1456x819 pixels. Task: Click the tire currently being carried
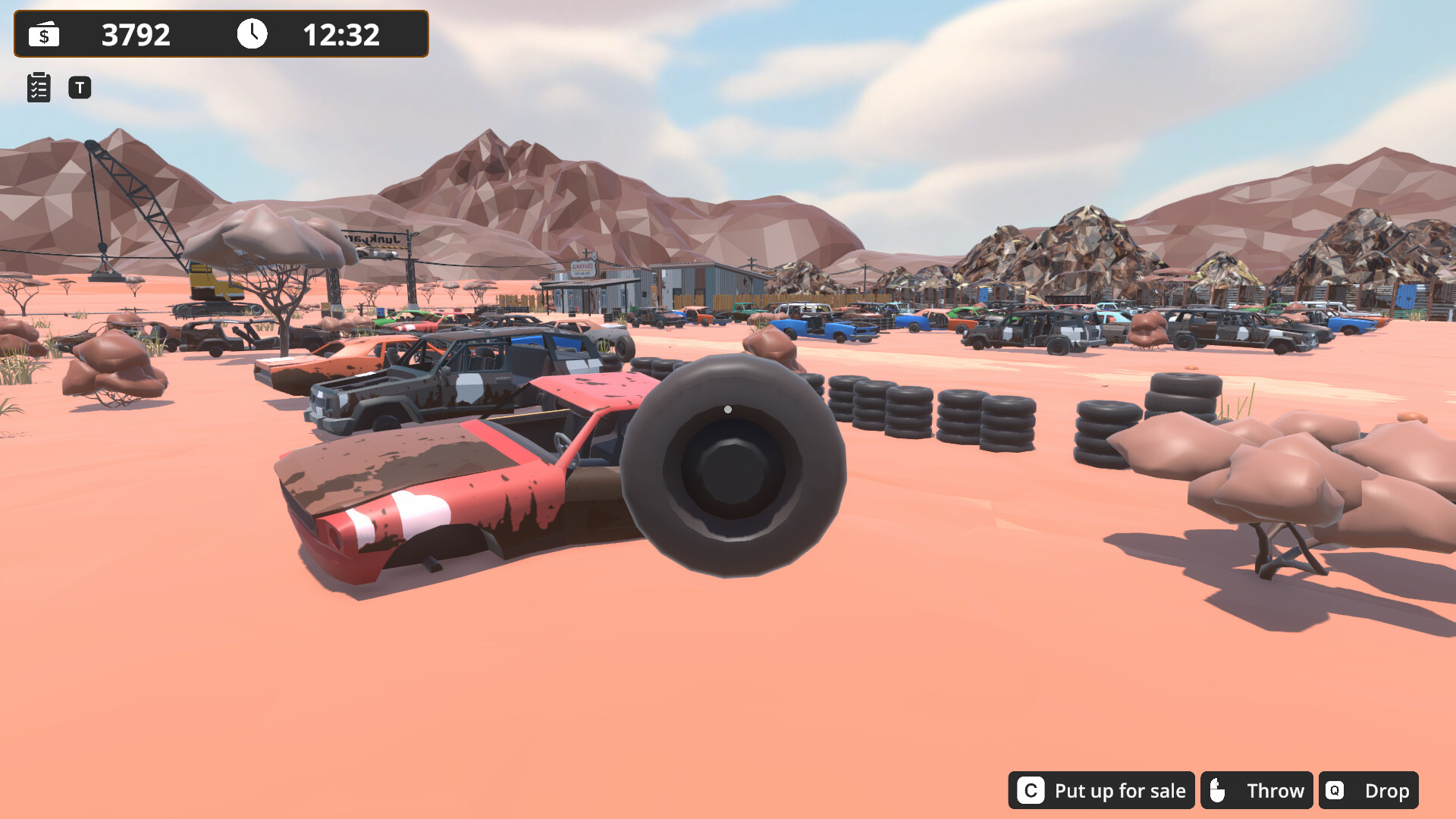tap(732, 470)
